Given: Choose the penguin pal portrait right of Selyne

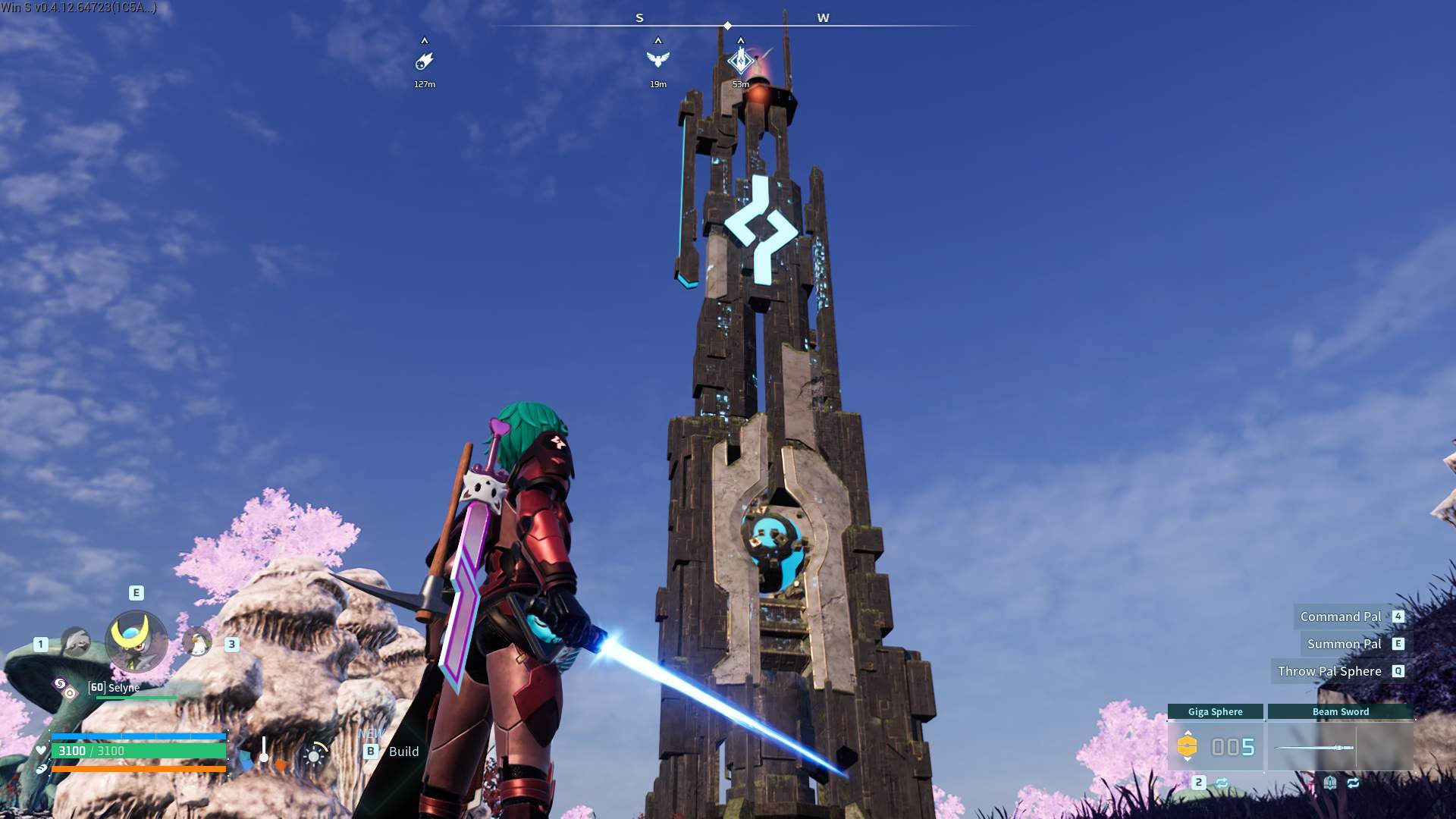Looking at the screenshot, I should point(198,643).
